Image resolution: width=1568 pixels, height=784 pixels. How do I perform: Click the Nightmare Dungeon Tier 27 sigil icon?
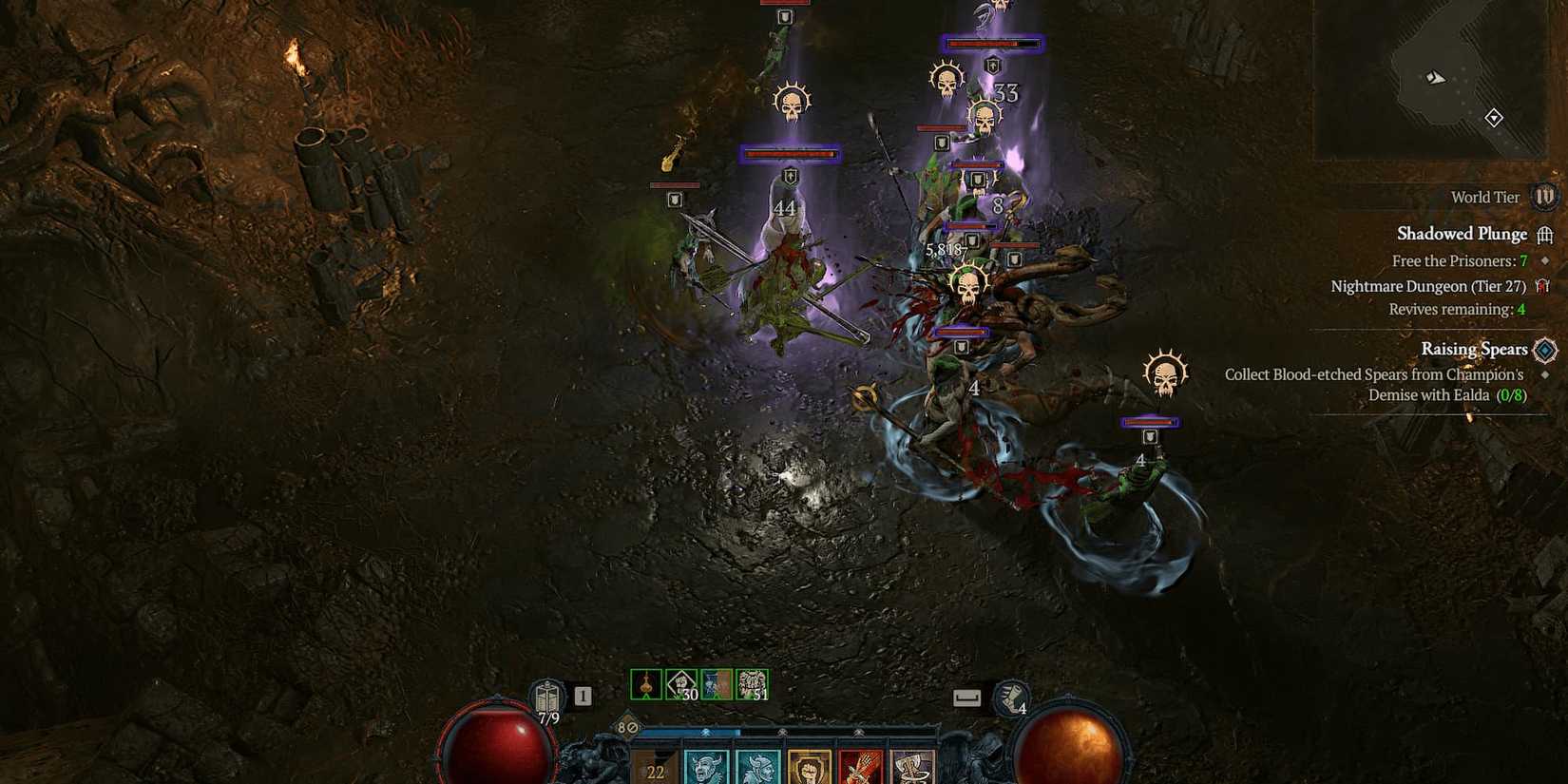point(1545,286)
